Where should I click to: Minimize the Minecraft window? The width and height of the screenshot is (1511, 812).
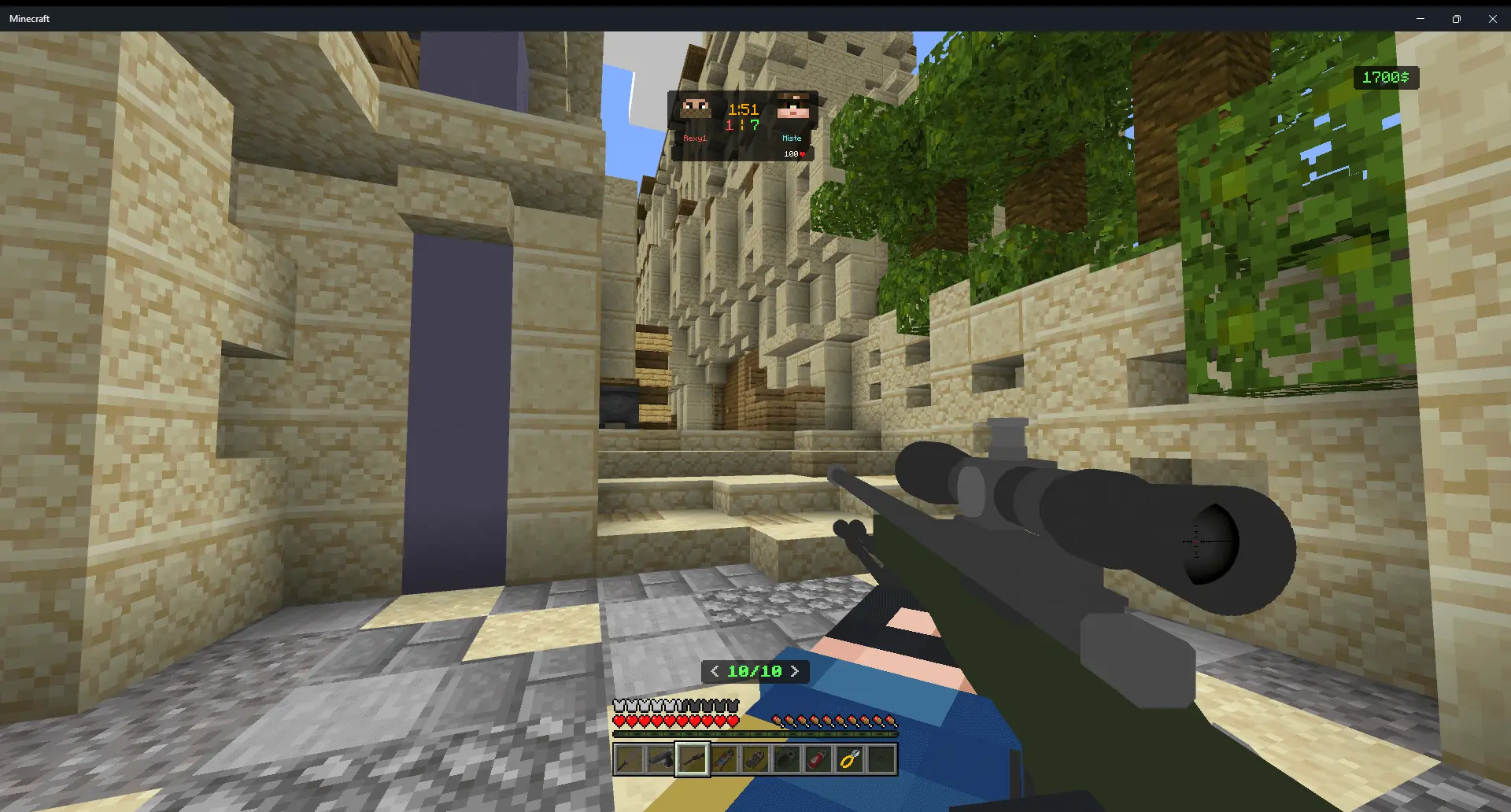pos(1420,18)
